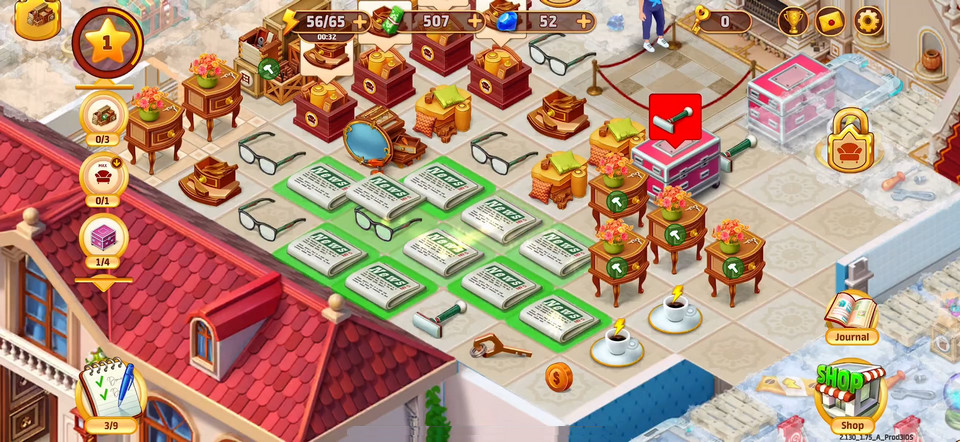Pick the gold coin on the board

[559, 377]
